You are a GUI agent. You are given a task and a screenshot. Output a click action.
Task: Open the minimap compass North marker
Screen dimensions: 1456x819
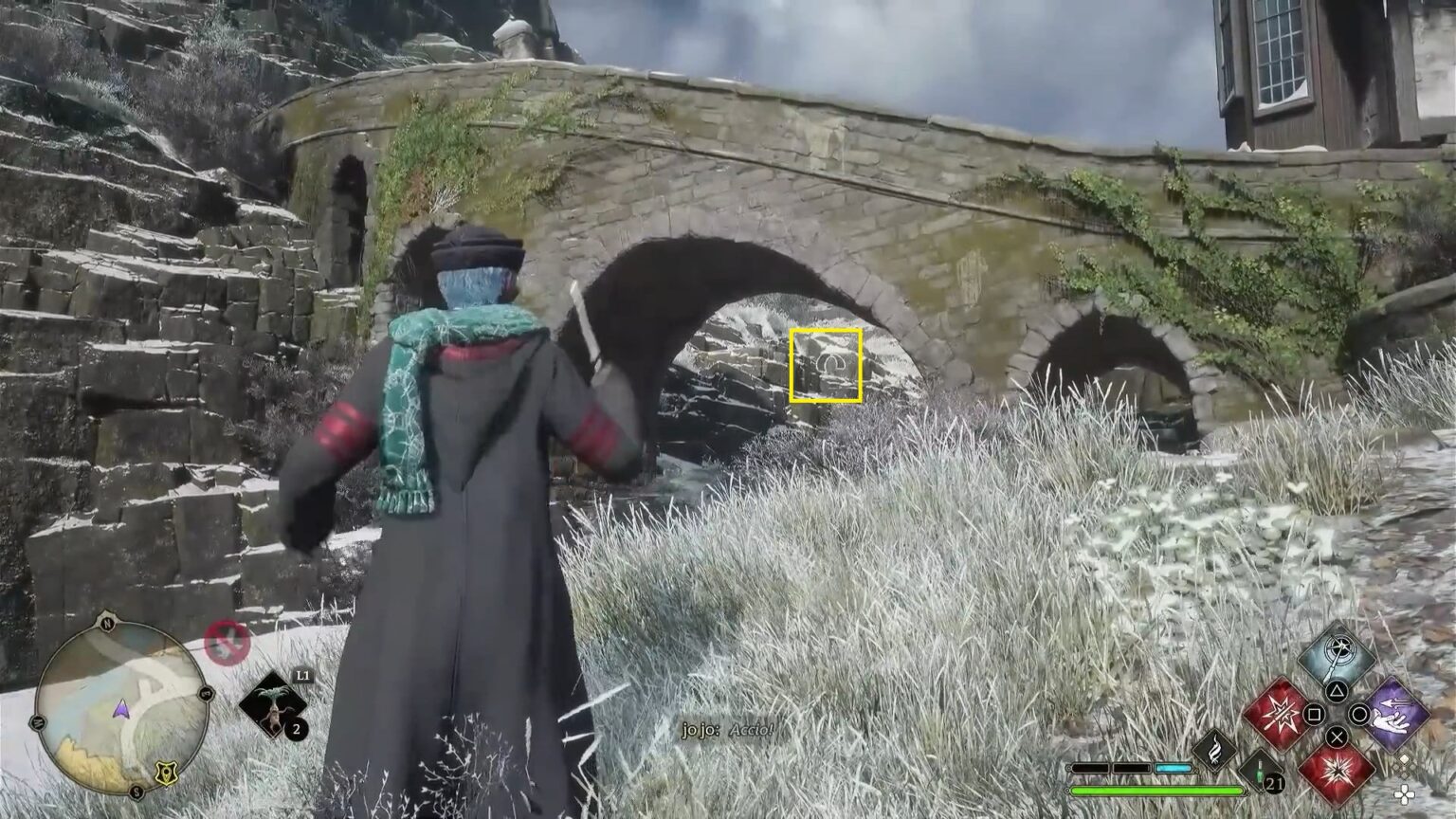pyautogui.click(x=108, y=624)
